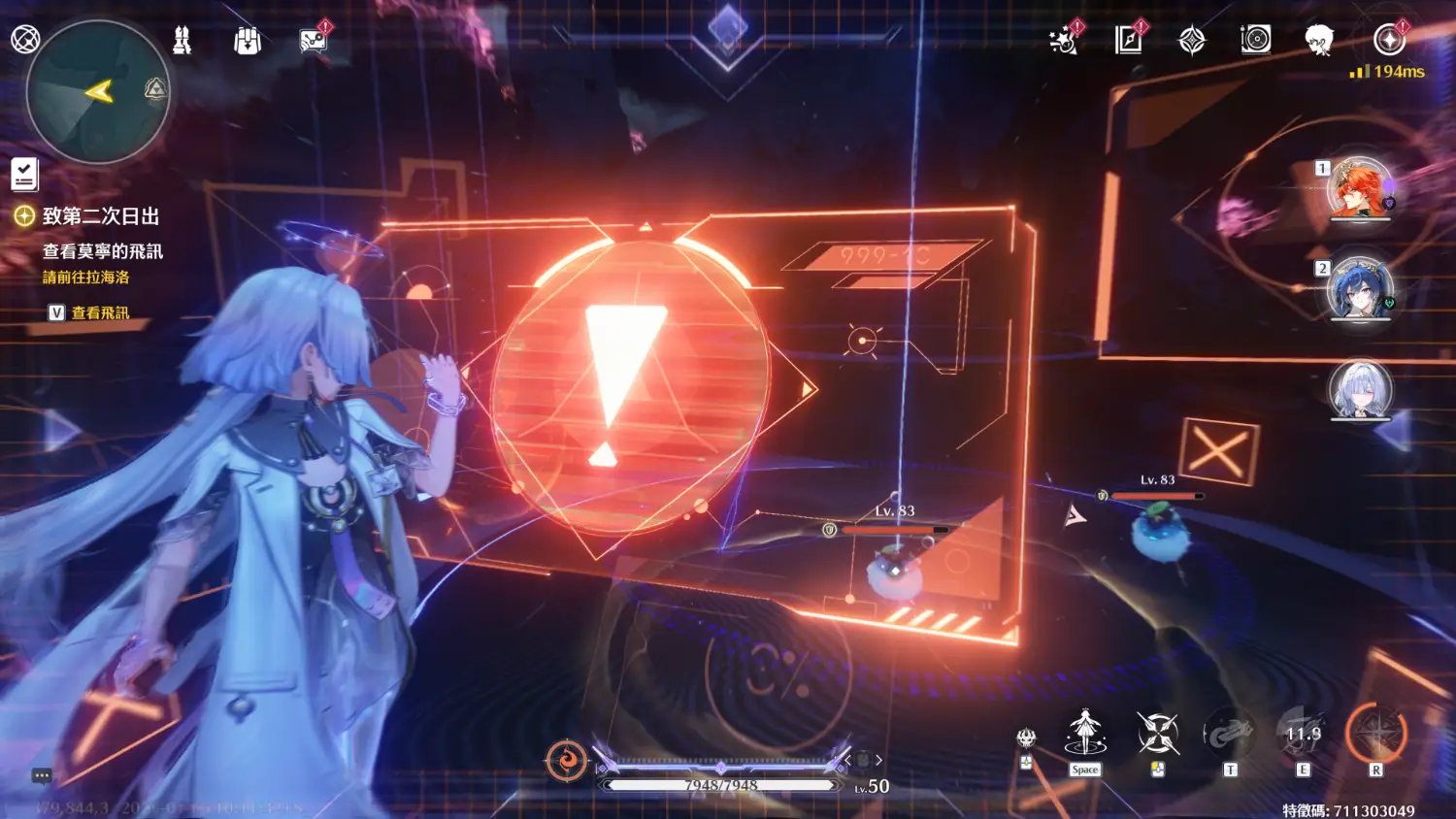The width and height of the screenshot is (1456, 819).
Task: Open the four-pointed star convene icon
Action: tap(1192, 41)
